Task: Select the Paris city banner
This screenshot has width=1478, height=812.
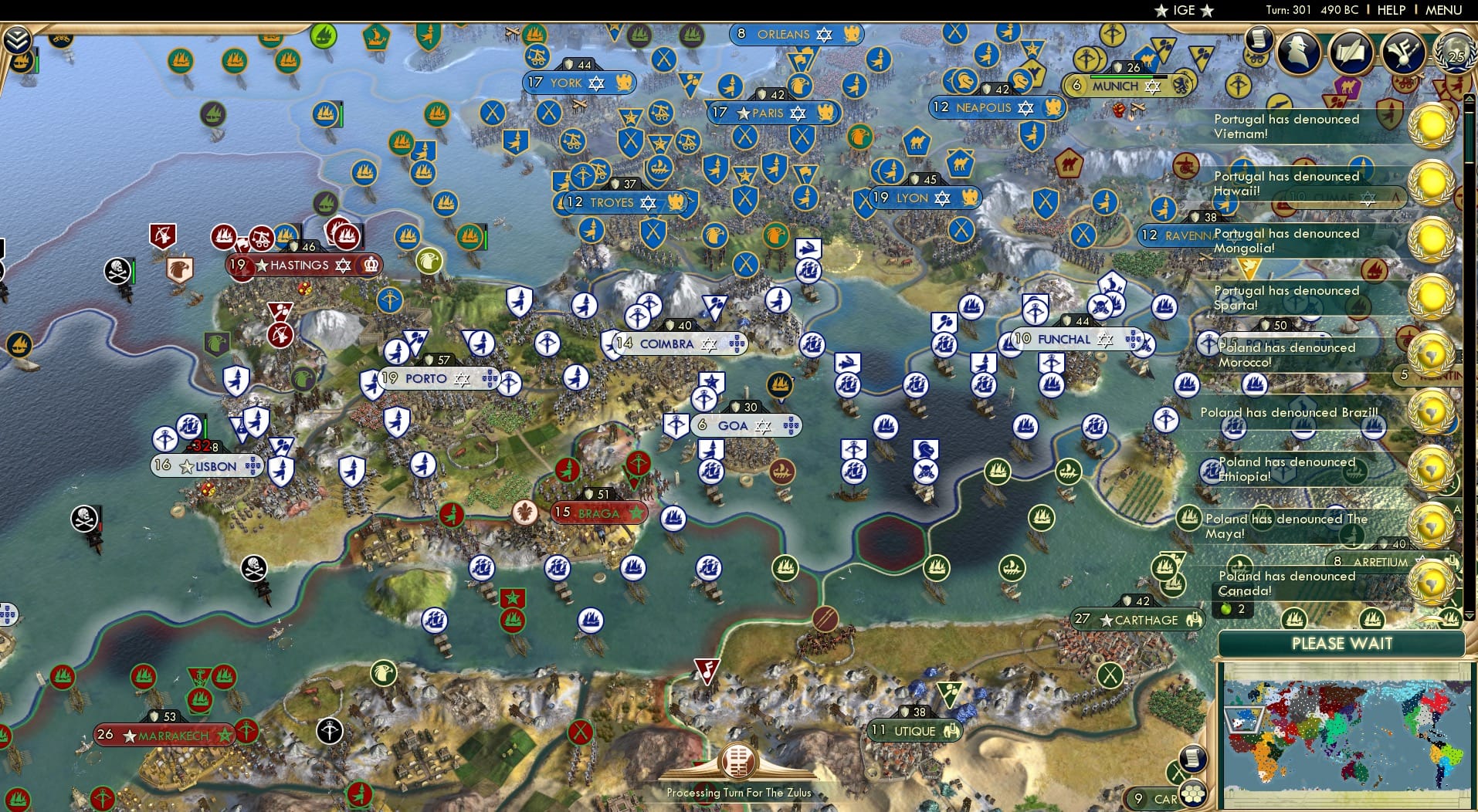Action: (x=772, y=113)
